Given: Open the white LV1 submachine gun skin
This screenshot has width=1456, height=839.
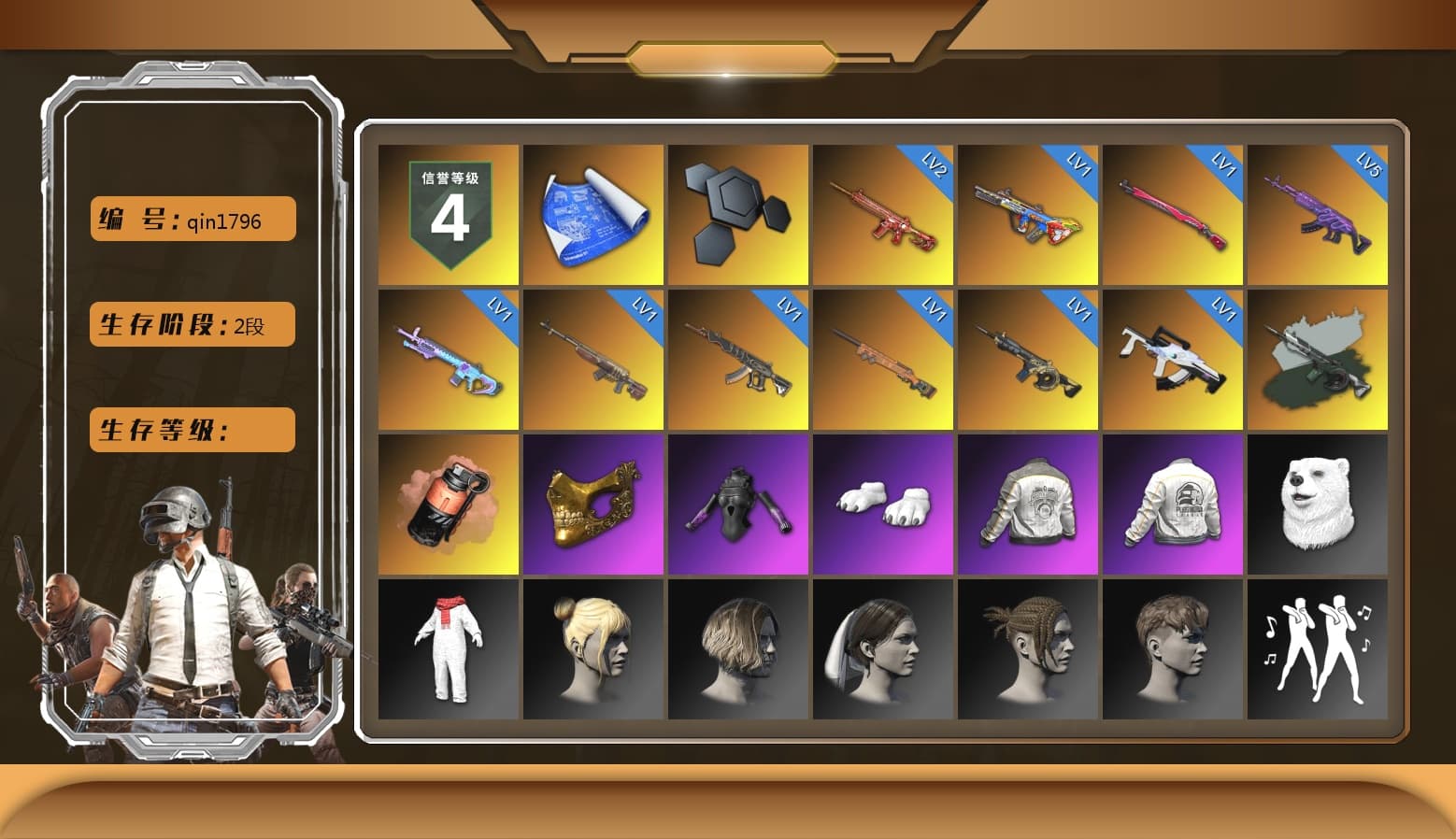Looking at the screenshot, I should tap(1174, 358).
